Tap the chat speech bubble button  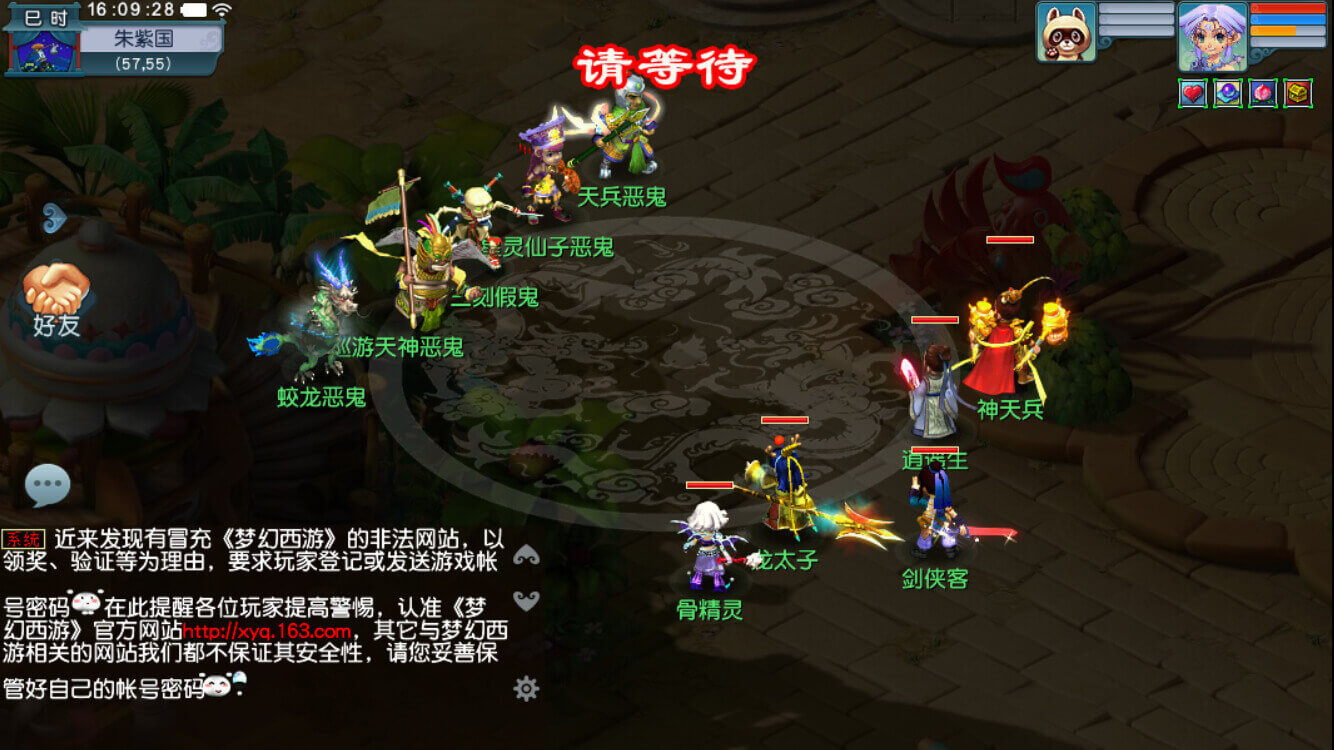tap(47, 486)
